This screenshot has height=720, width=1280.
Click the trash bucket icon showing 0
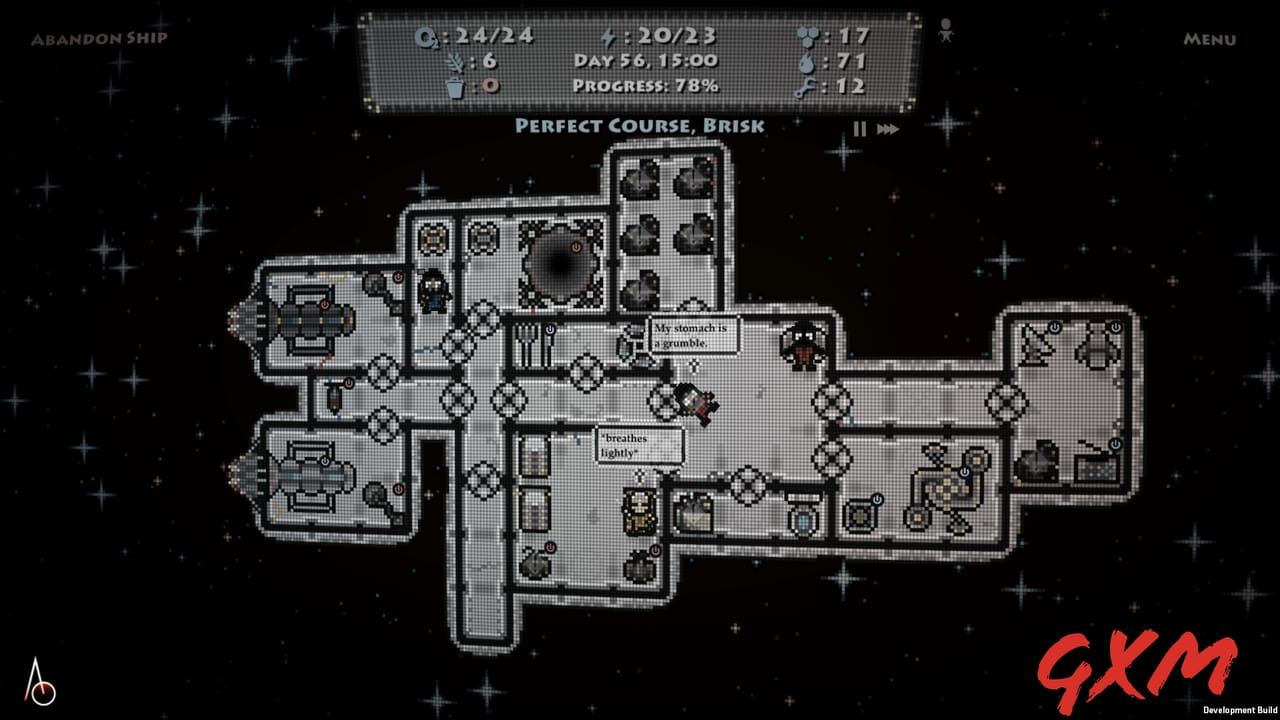pyautogui.click(x=456, y=87)
